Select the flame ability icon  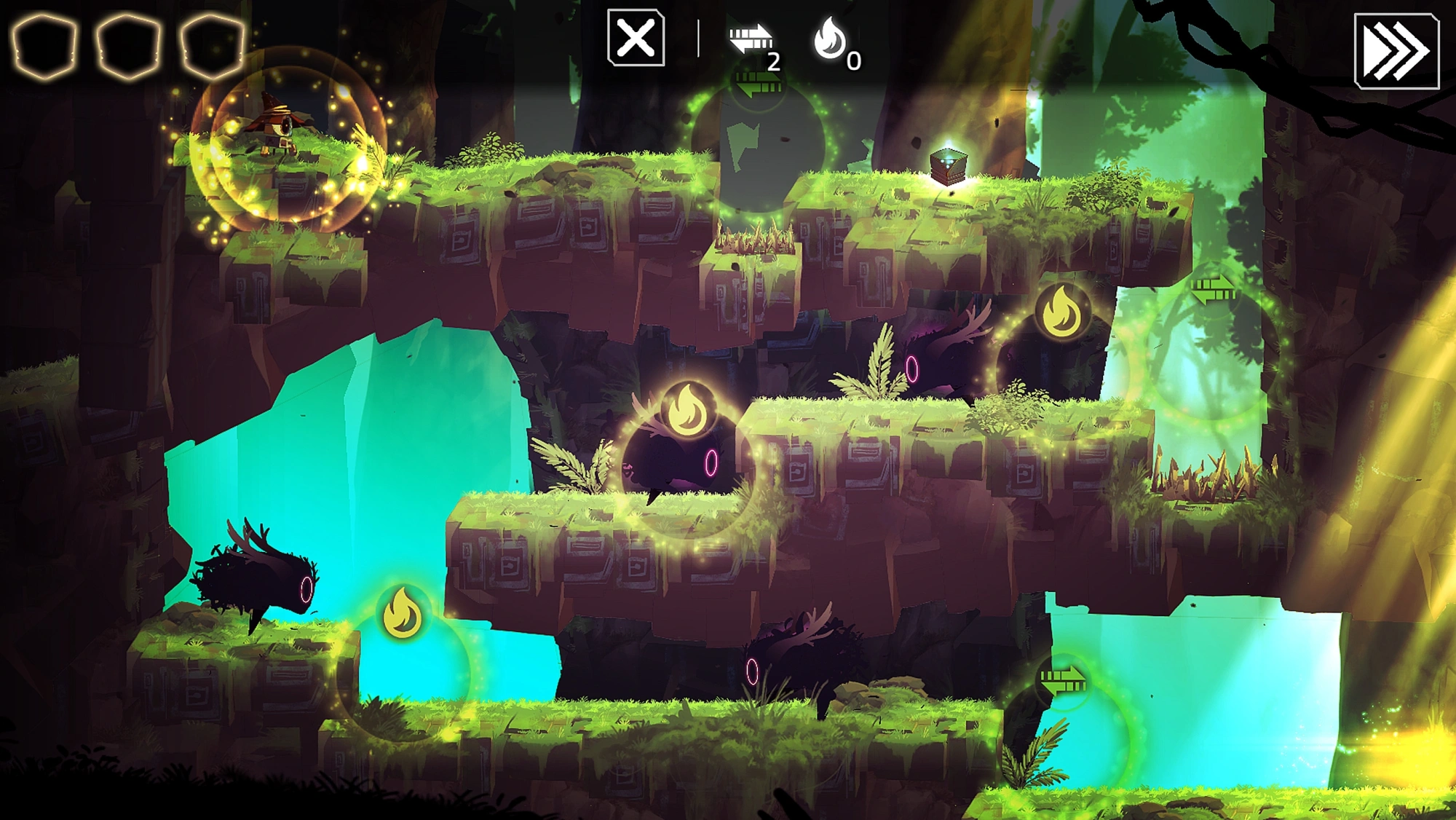pyautogui.click(x=830, y=39)
